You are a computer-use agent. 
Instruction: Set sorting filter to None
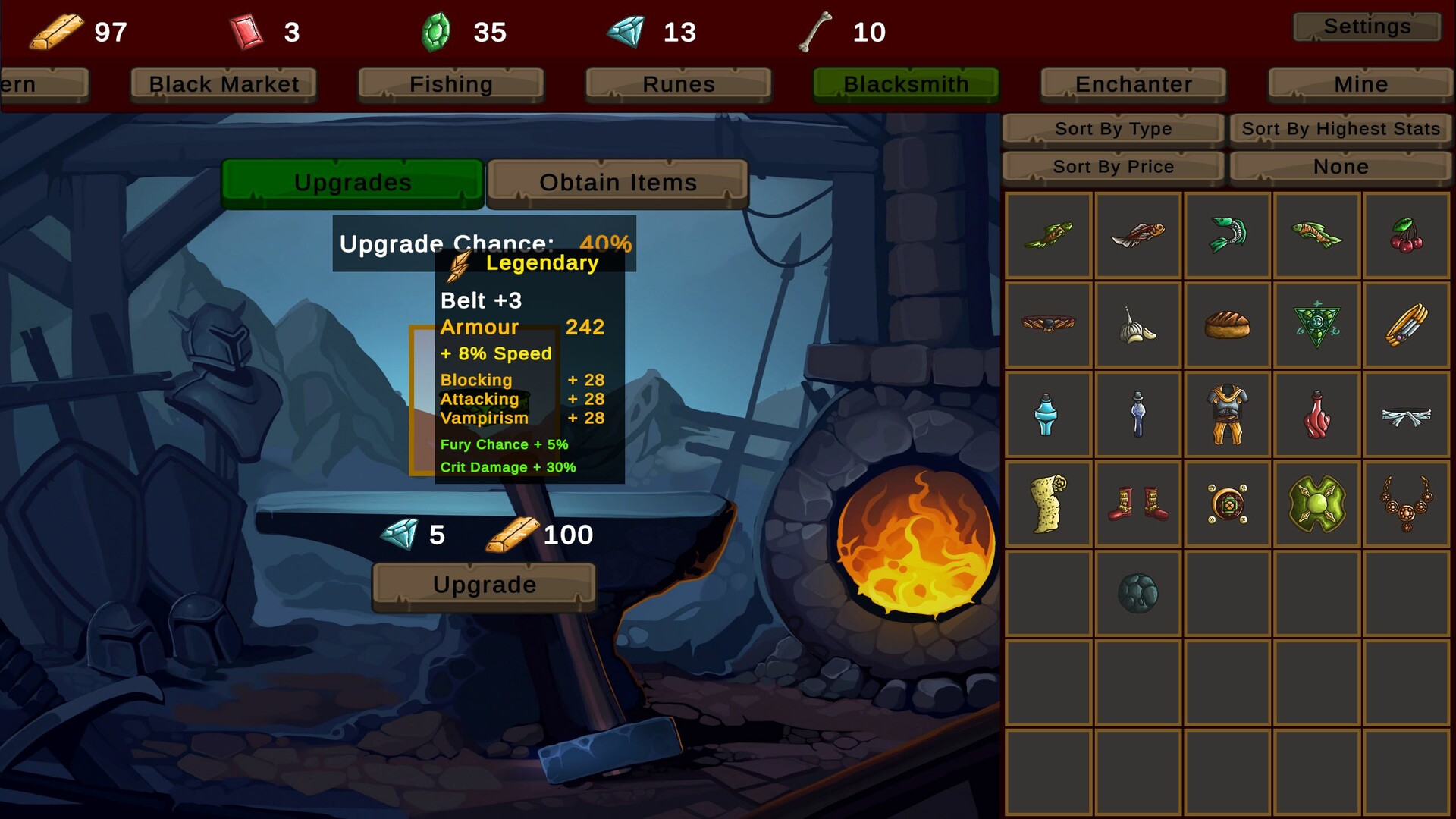[1340, 166]
